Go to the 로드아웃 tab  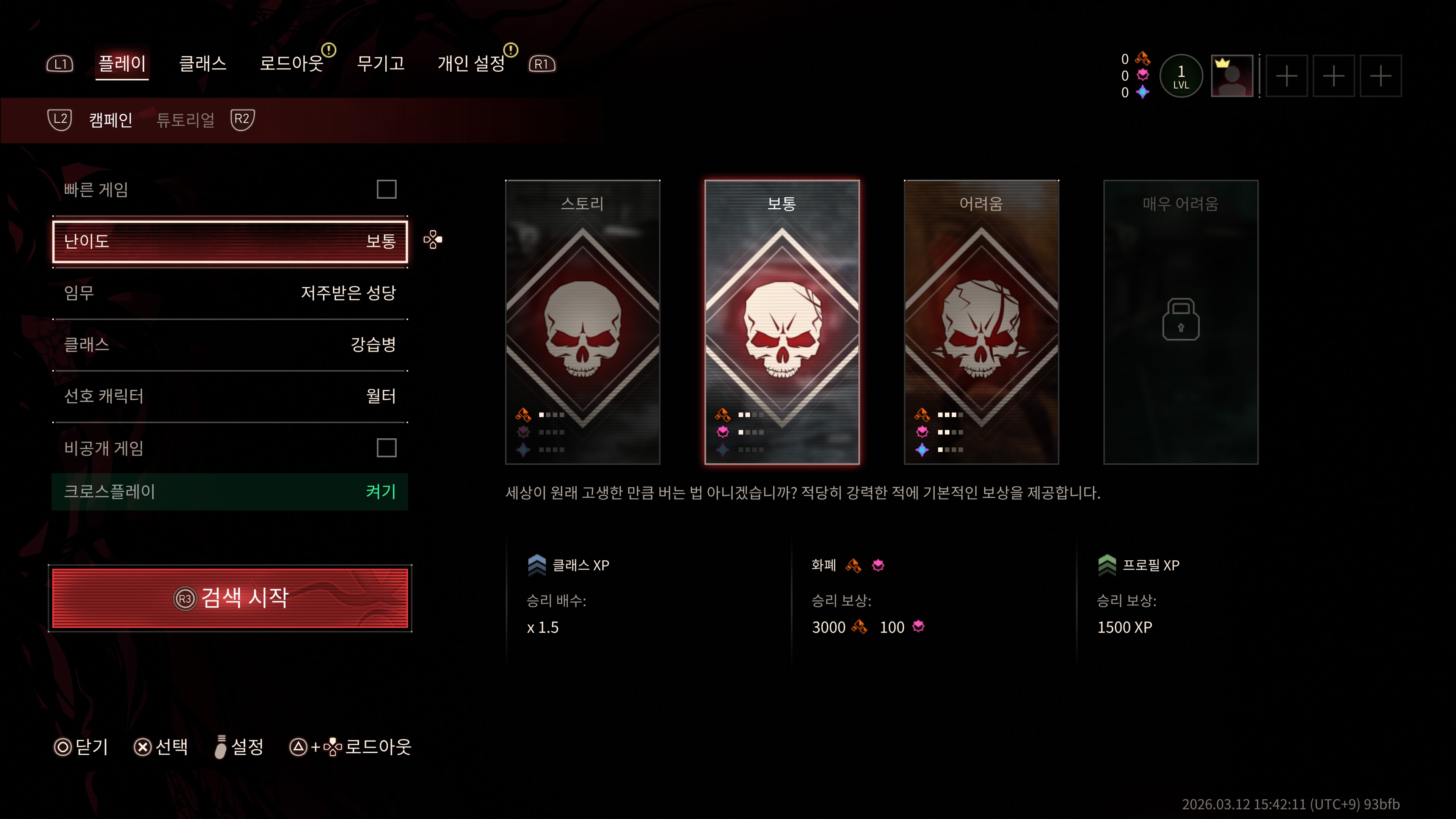point(291,63)
